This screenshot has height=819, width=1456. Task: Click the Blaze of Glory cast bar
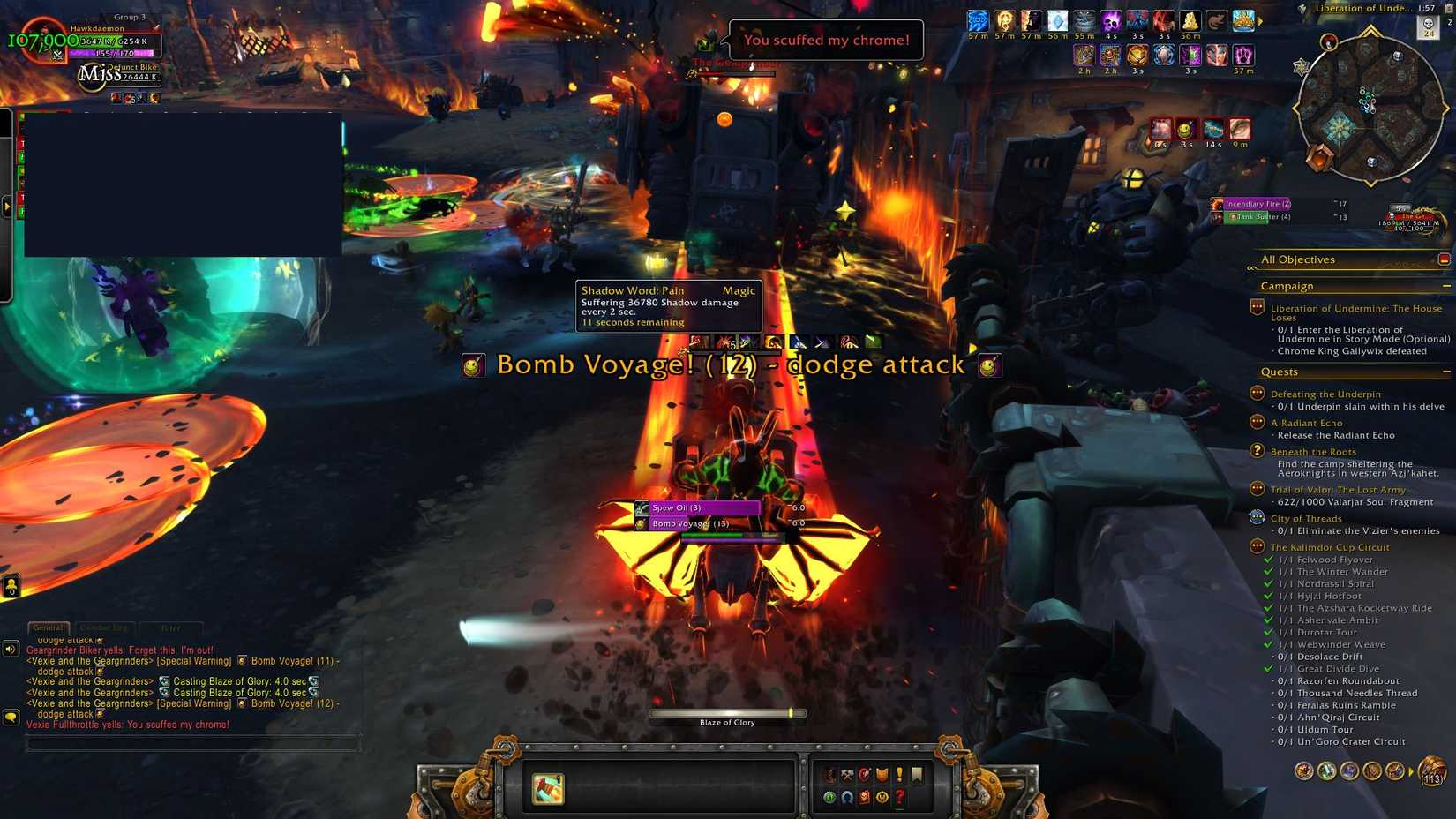pyautogui.click(x=726, y=713)
